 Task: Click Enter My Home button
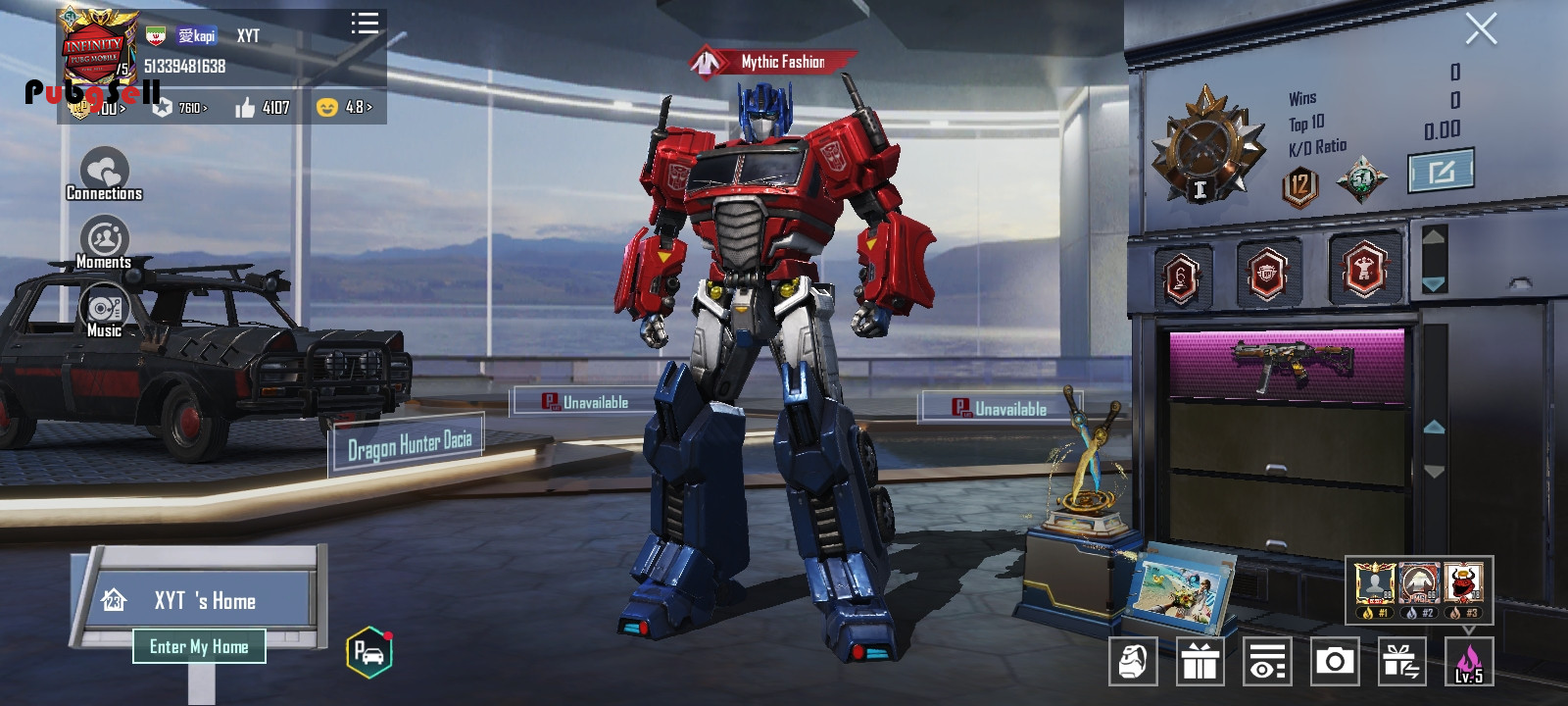click(x=199, y=646)
